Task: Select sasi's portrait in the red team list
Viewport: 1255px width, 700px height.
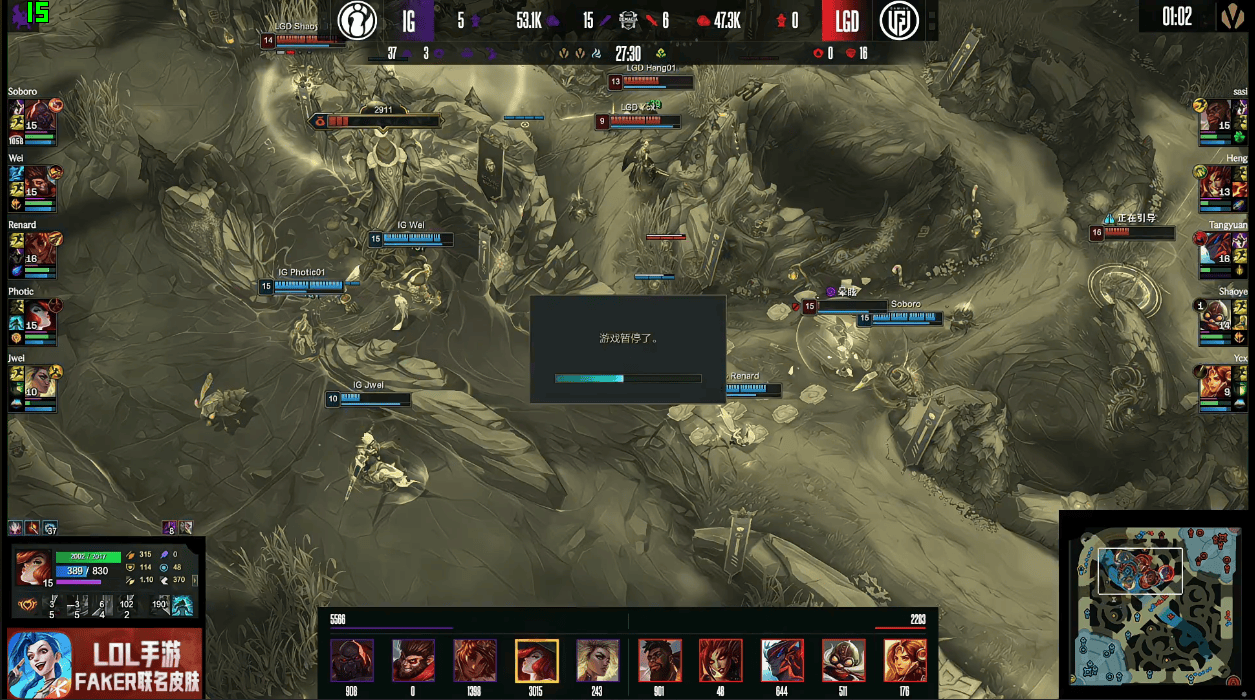Action: pos(1217,115)
